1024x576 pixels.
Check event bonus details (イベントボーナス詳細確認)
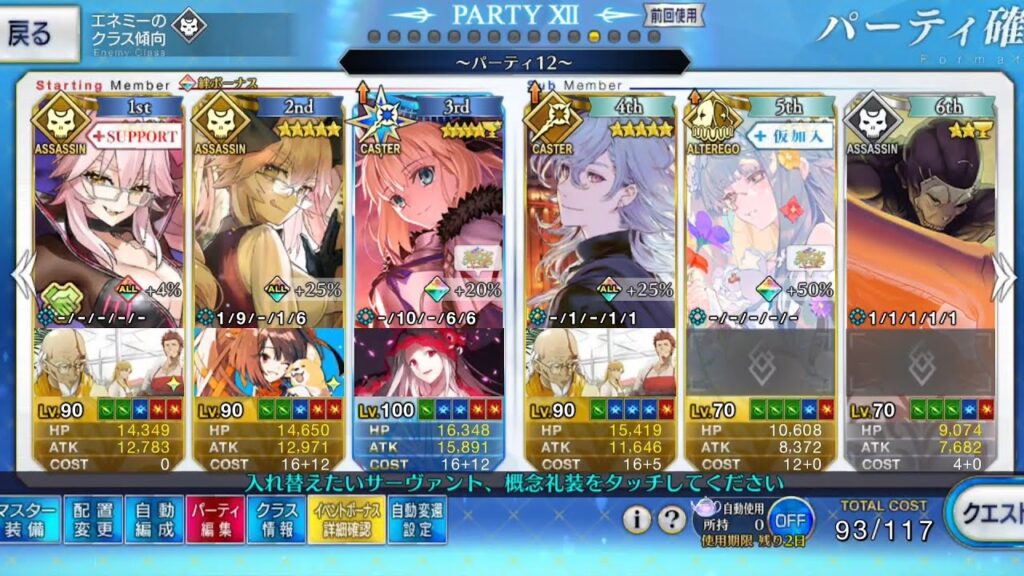point(345,519)
